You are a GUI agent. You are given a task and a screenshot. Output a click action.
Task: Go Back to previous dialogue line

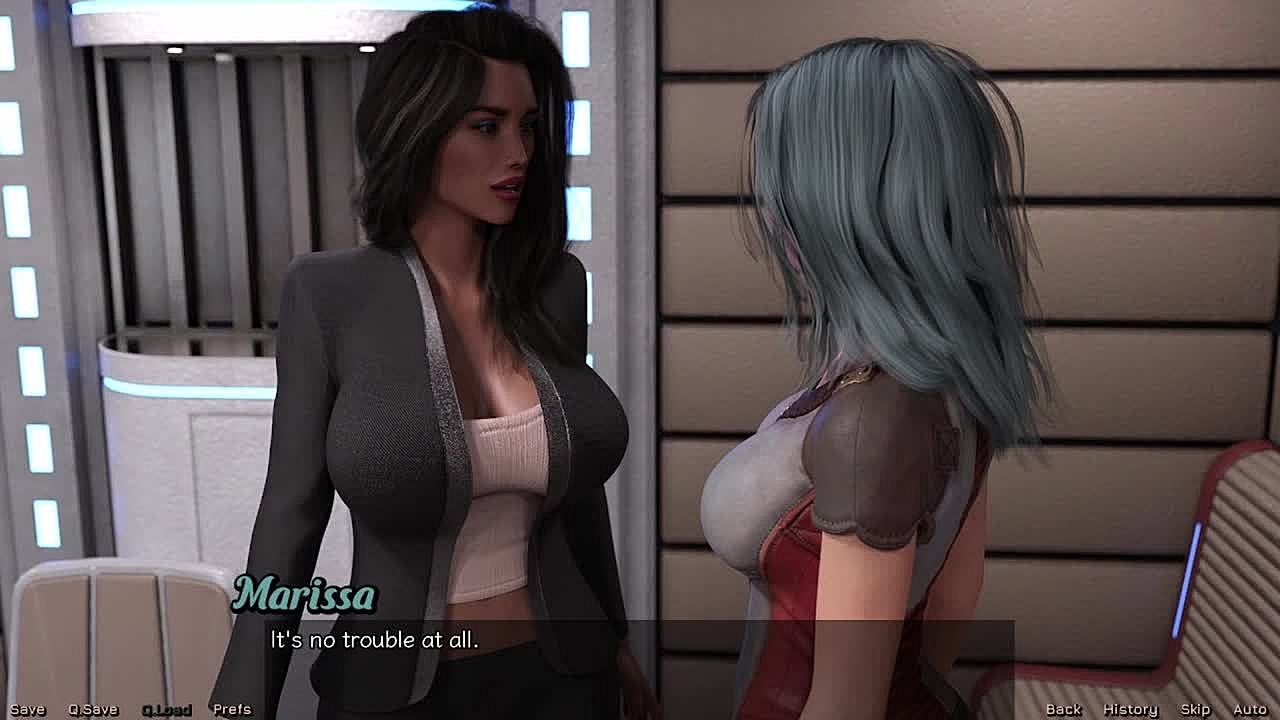(1063, 709)
